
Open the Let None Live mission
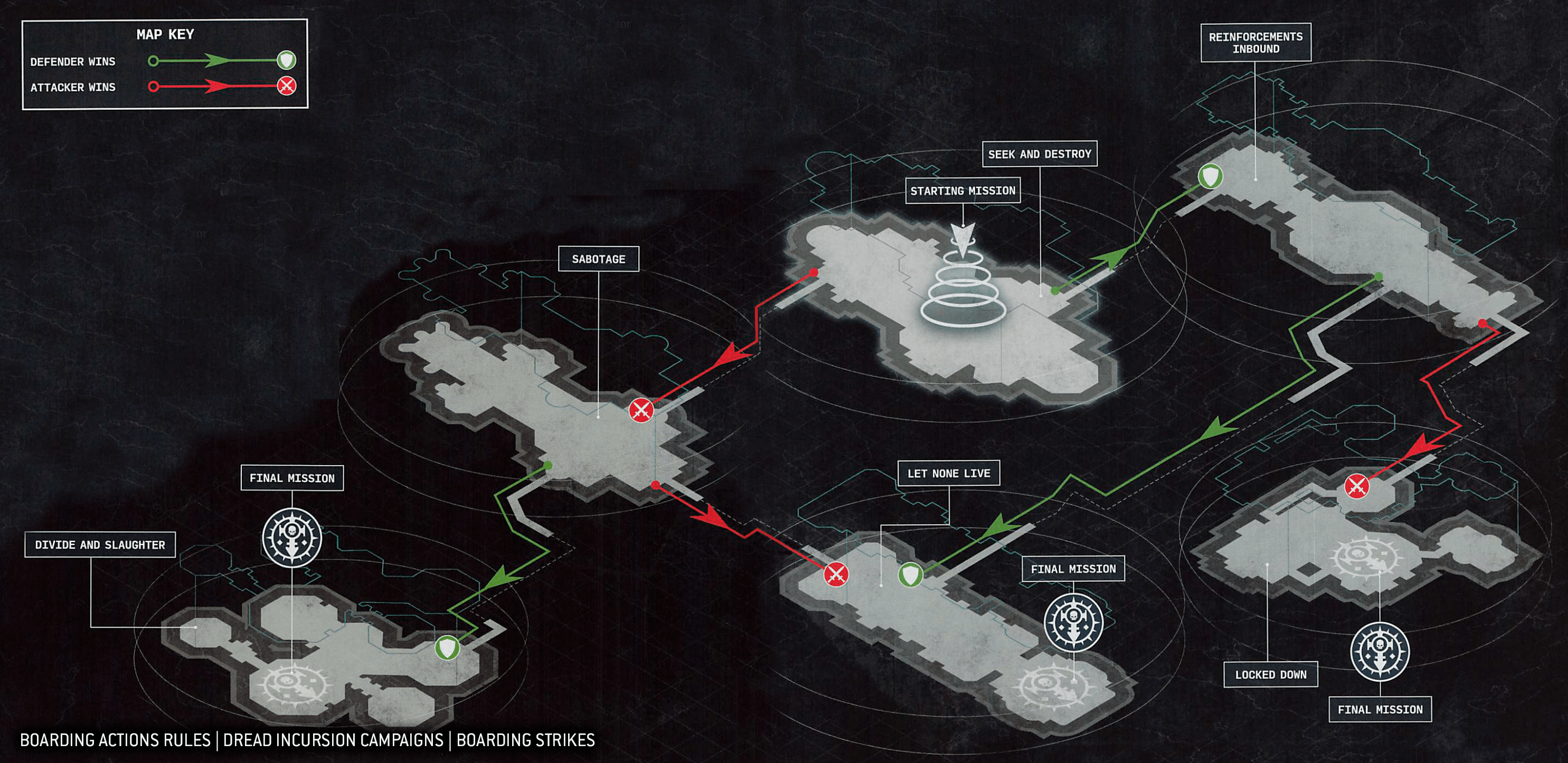[x=948, y=474]
